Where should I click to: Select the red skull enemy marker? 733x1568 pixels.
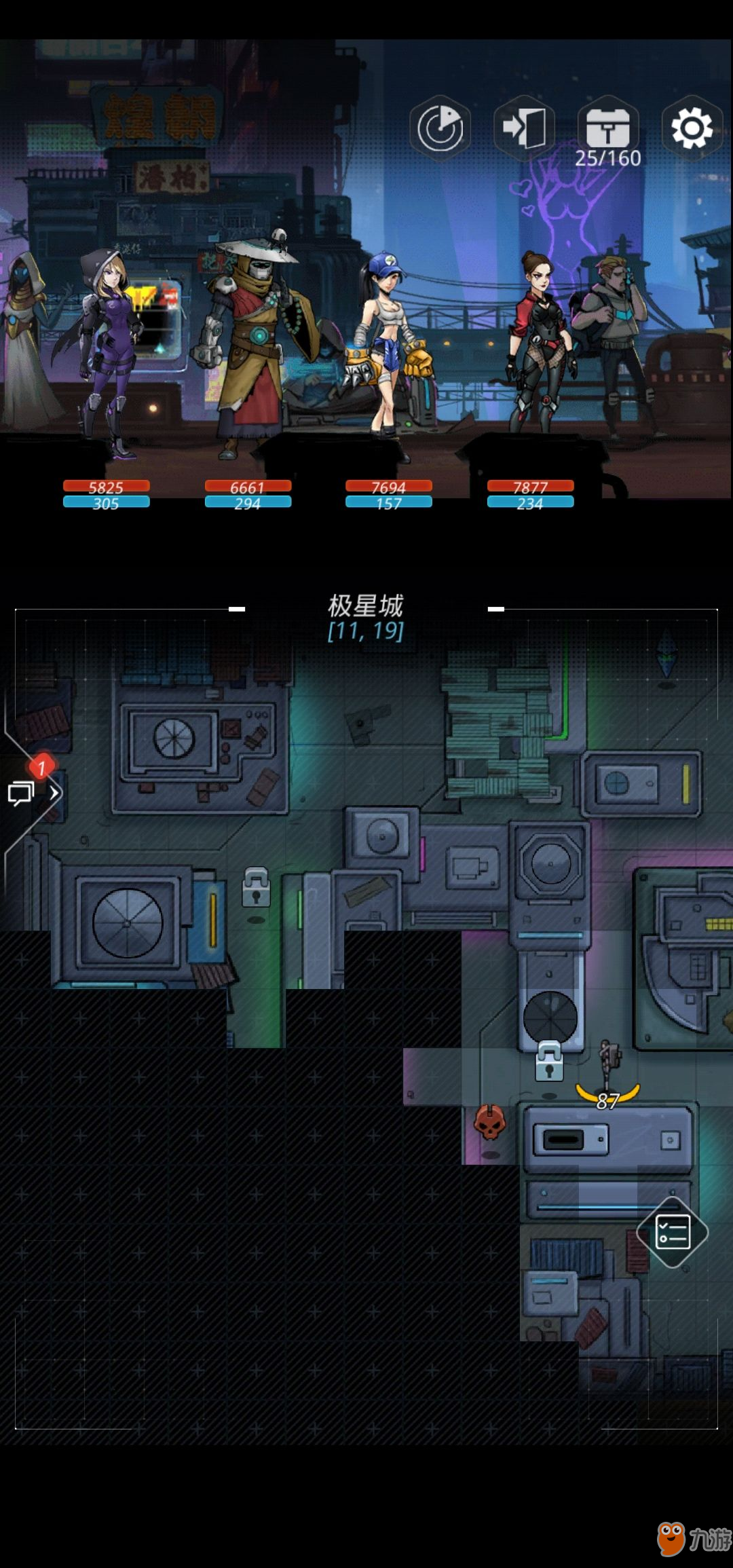[x=489, y=1123]
